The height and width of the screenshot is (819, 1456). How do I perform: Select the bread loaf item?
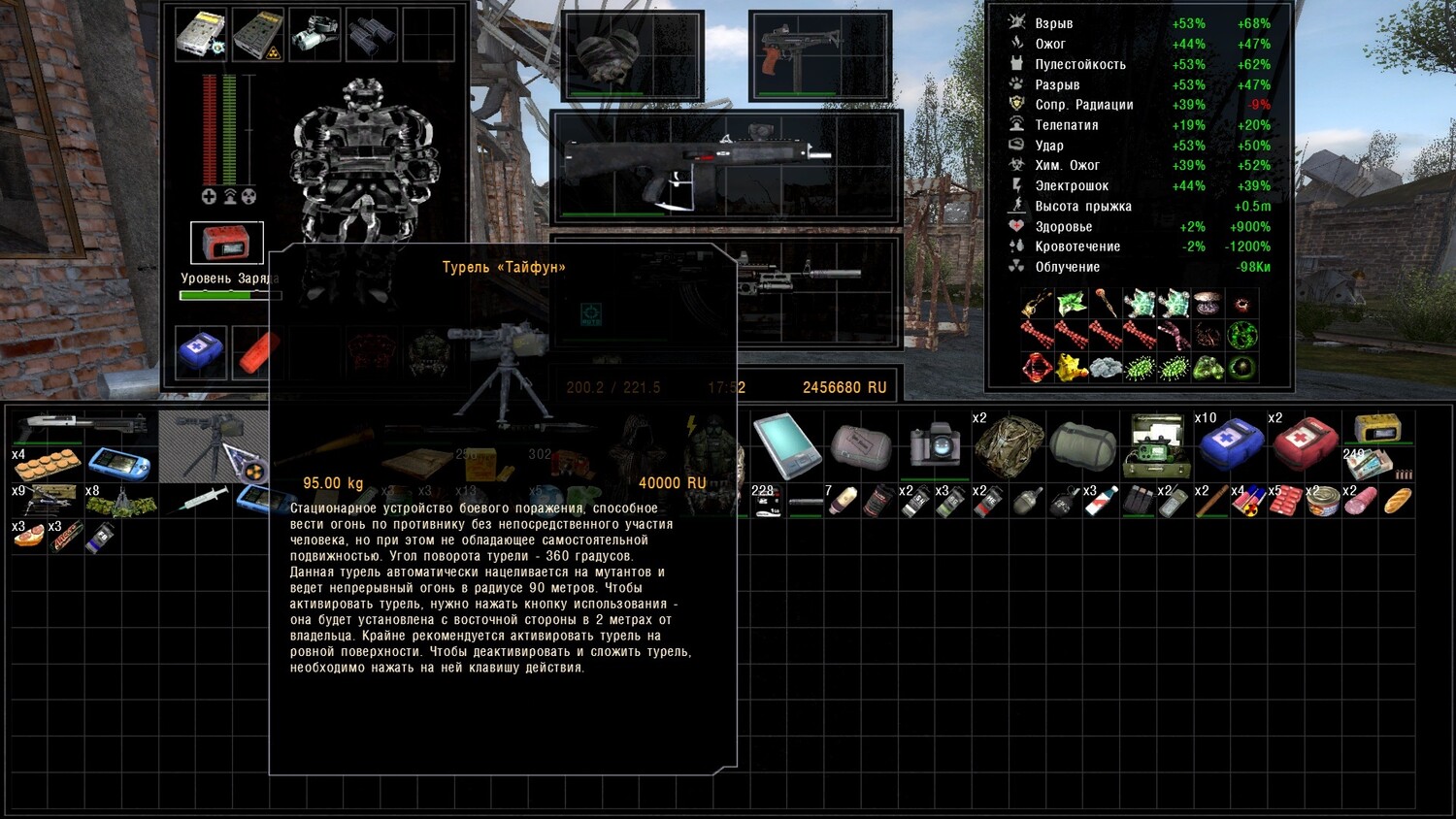(1397, 501)
